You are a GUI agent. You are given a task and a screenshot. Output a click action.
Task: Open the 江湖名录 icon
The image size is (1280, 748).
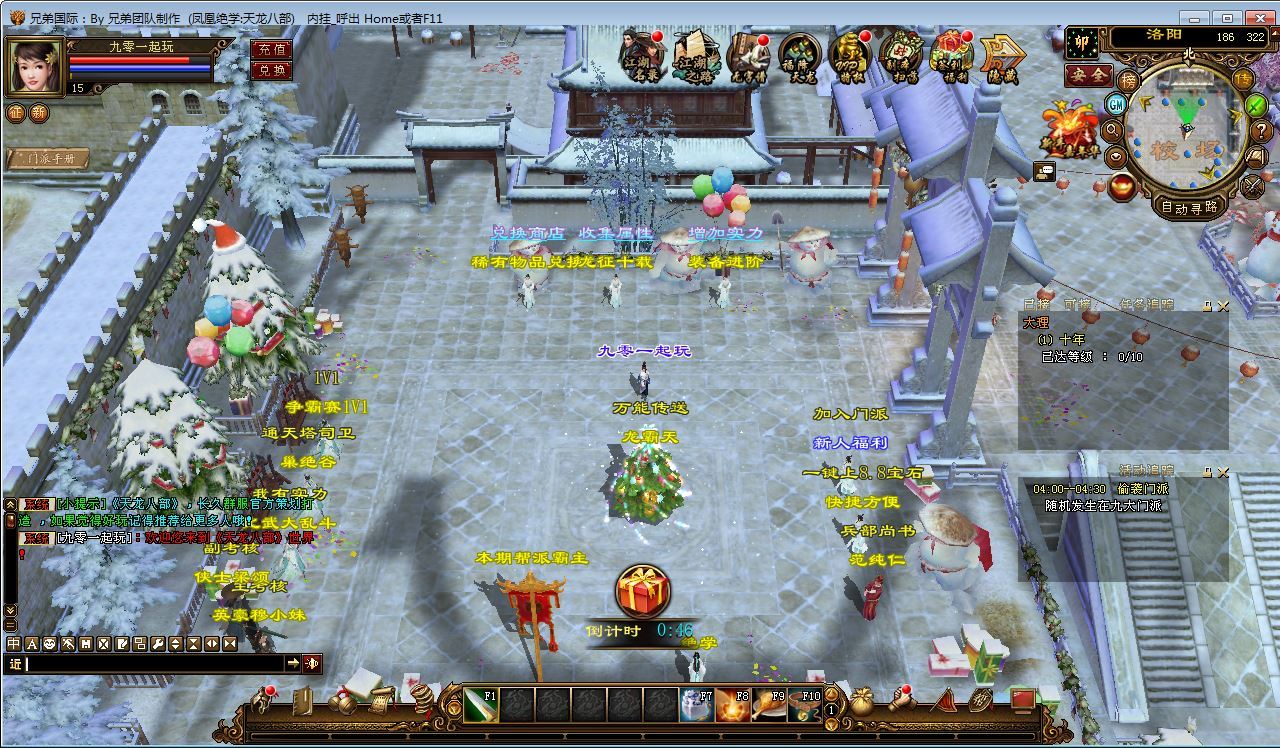click(642, 56)
